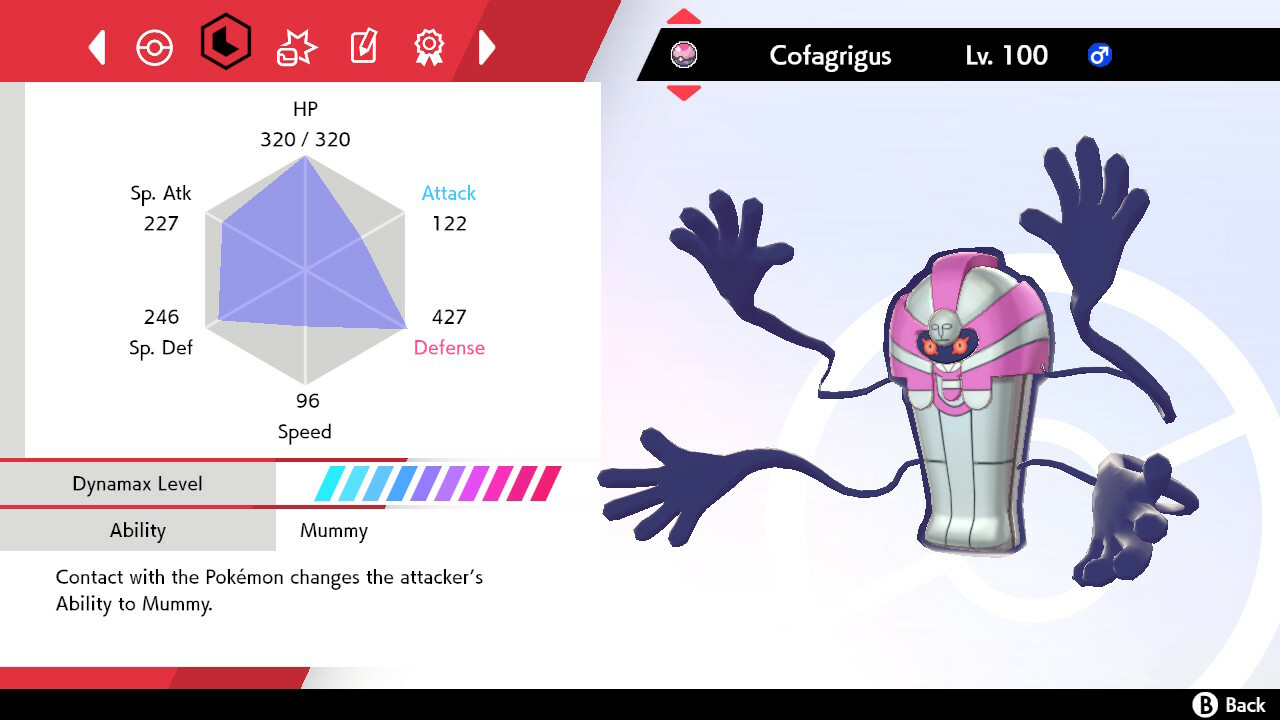Click the Lv. 100 label
Viewport: 1280px width, 720px height.
(x=1003, y=56)
